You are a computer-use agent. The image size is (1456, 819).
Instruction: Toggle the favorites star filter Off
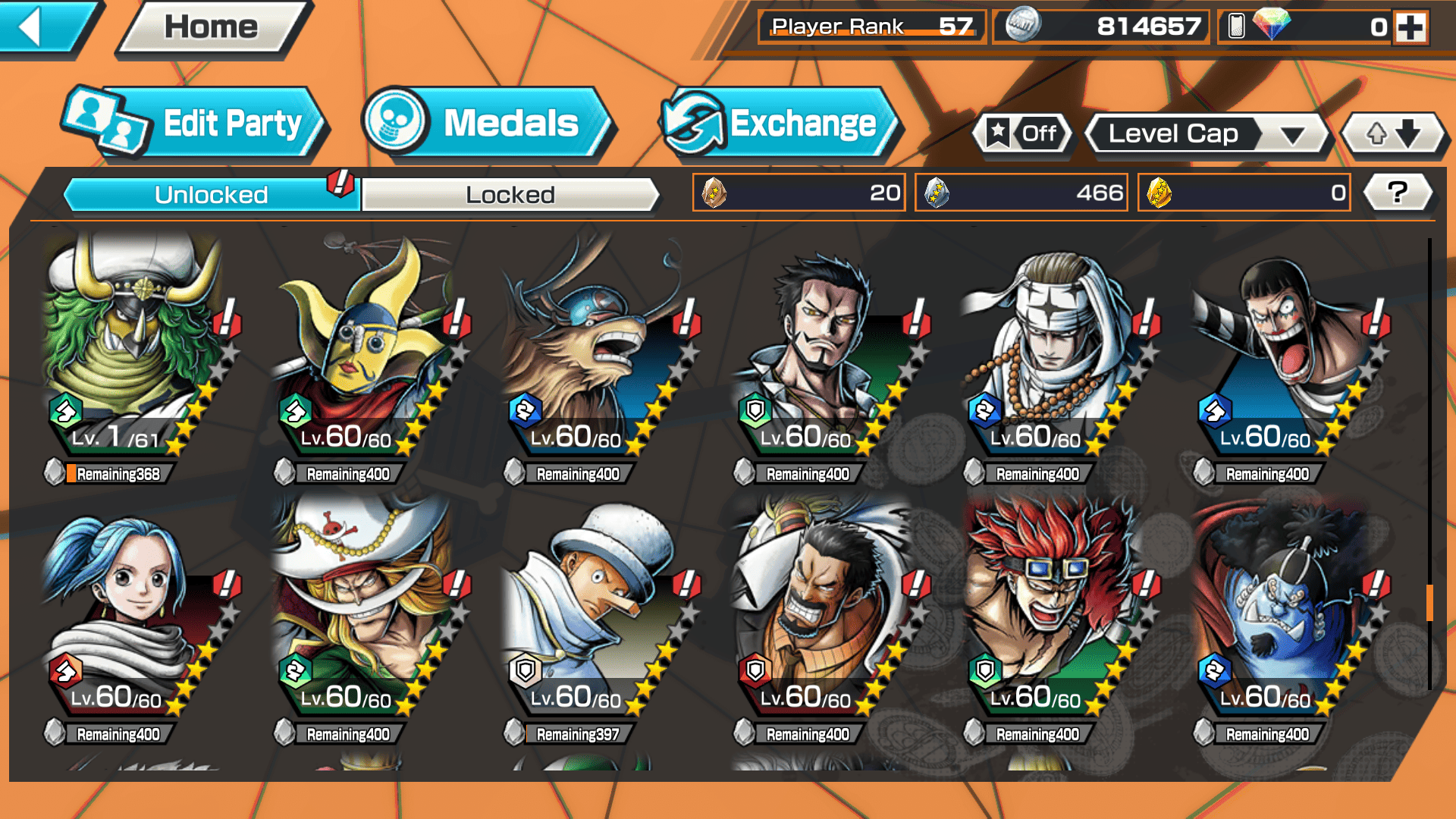click(1024, 134)
